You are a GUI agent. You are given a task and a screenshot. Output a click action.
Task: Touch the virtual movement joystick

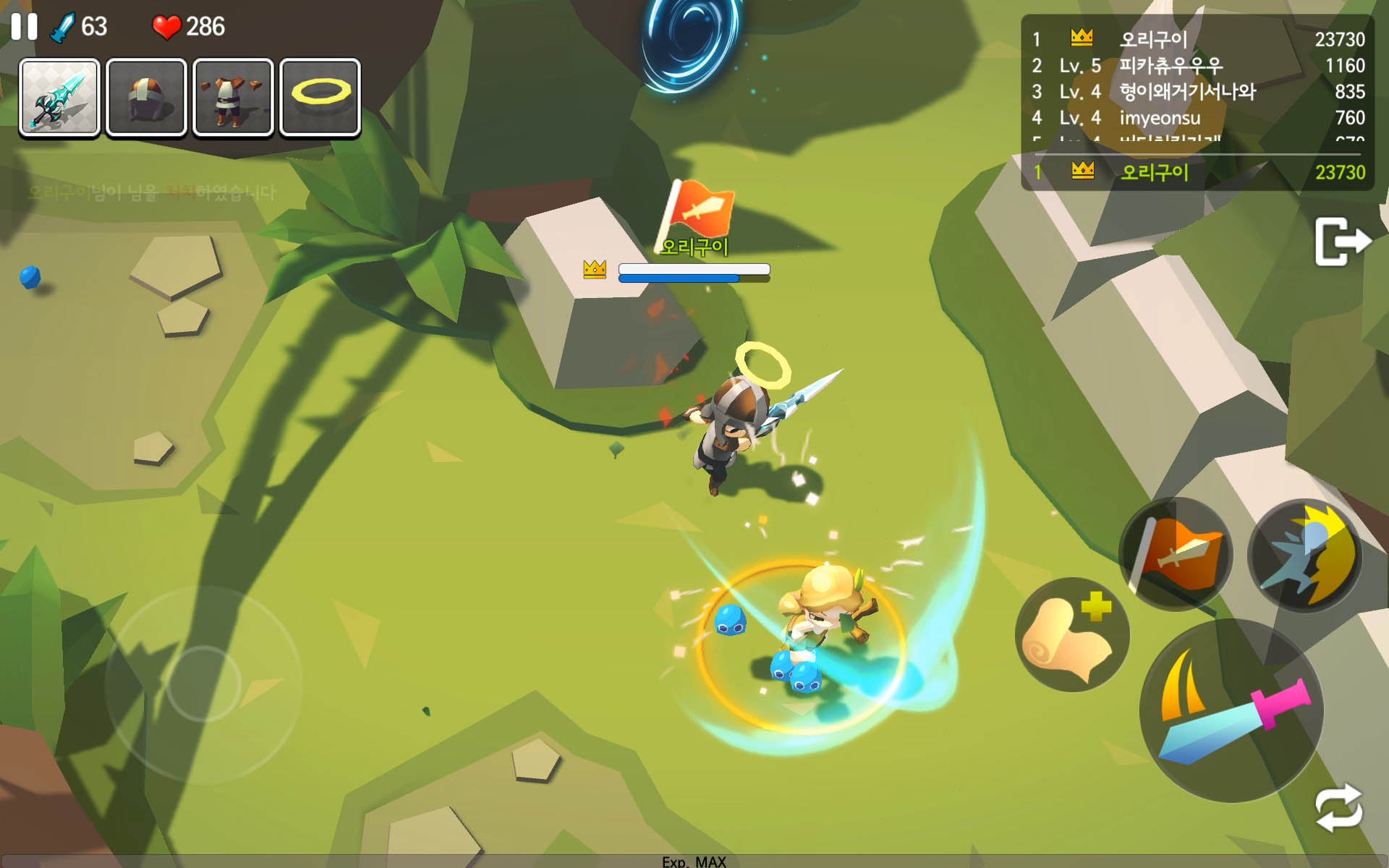click(x=203, y=684)
